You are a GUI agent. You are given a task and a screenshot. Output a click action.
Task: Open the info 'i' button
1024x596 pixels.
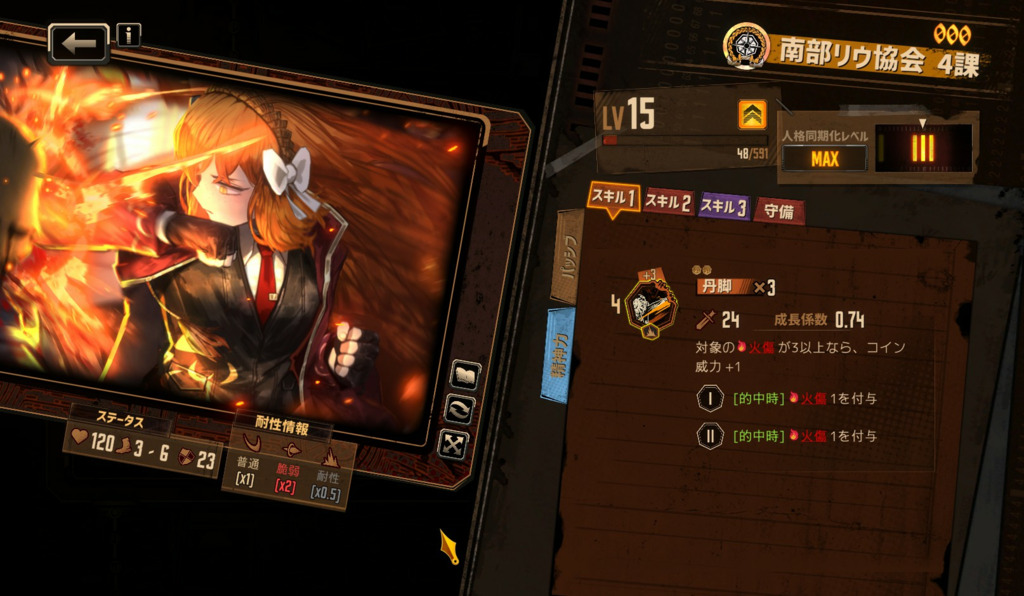click(x=129, y=35)
